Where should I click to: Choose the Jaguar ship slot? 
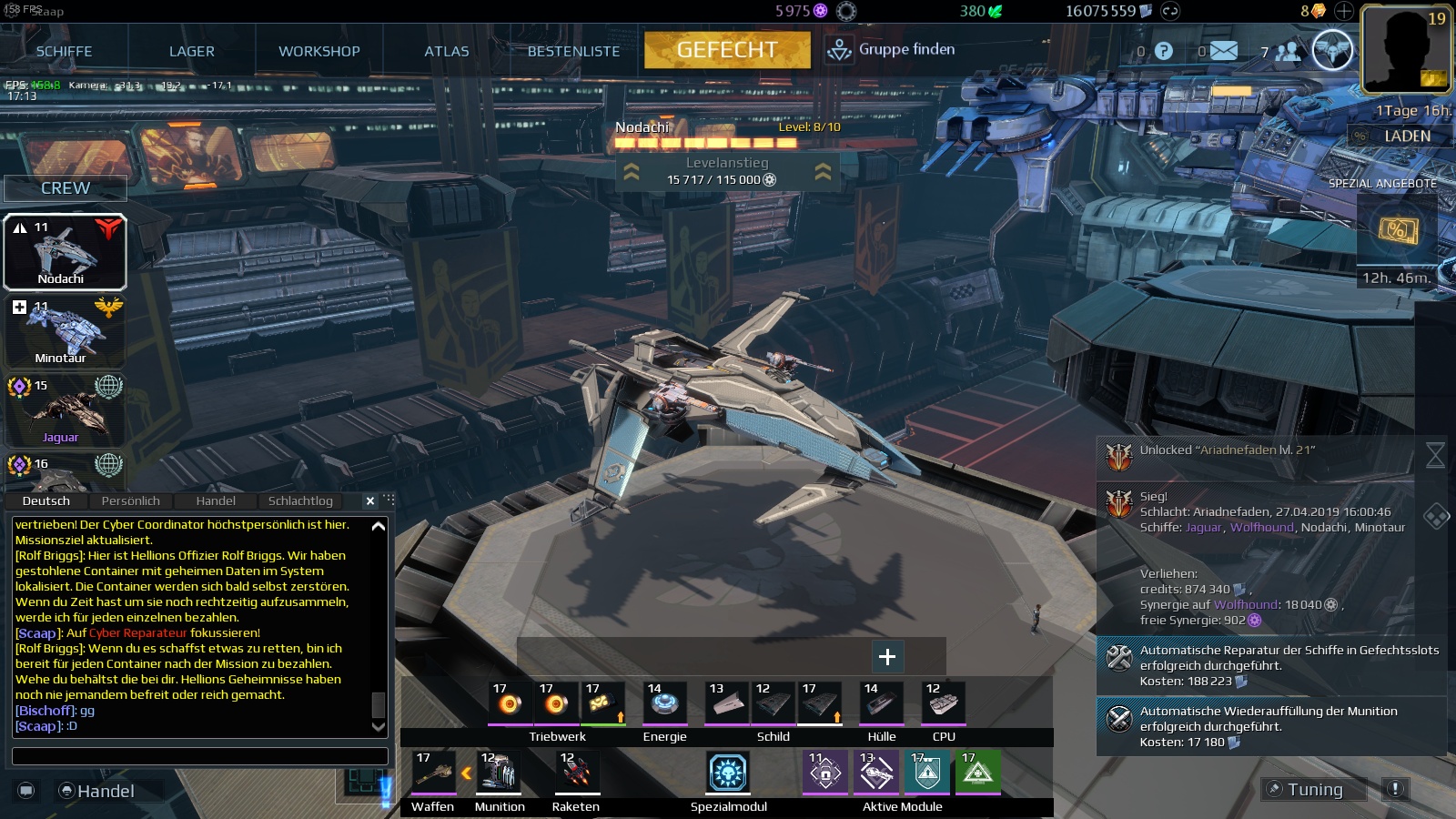[x=65, y=410]
